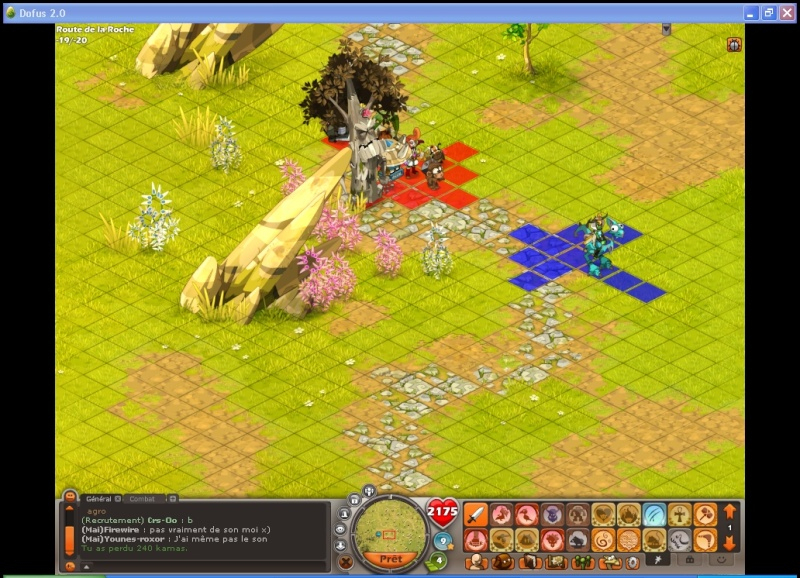Go to previous spell bar page, up arrow
This screenshot has width=800, height=578.
[x=730, y=512]
